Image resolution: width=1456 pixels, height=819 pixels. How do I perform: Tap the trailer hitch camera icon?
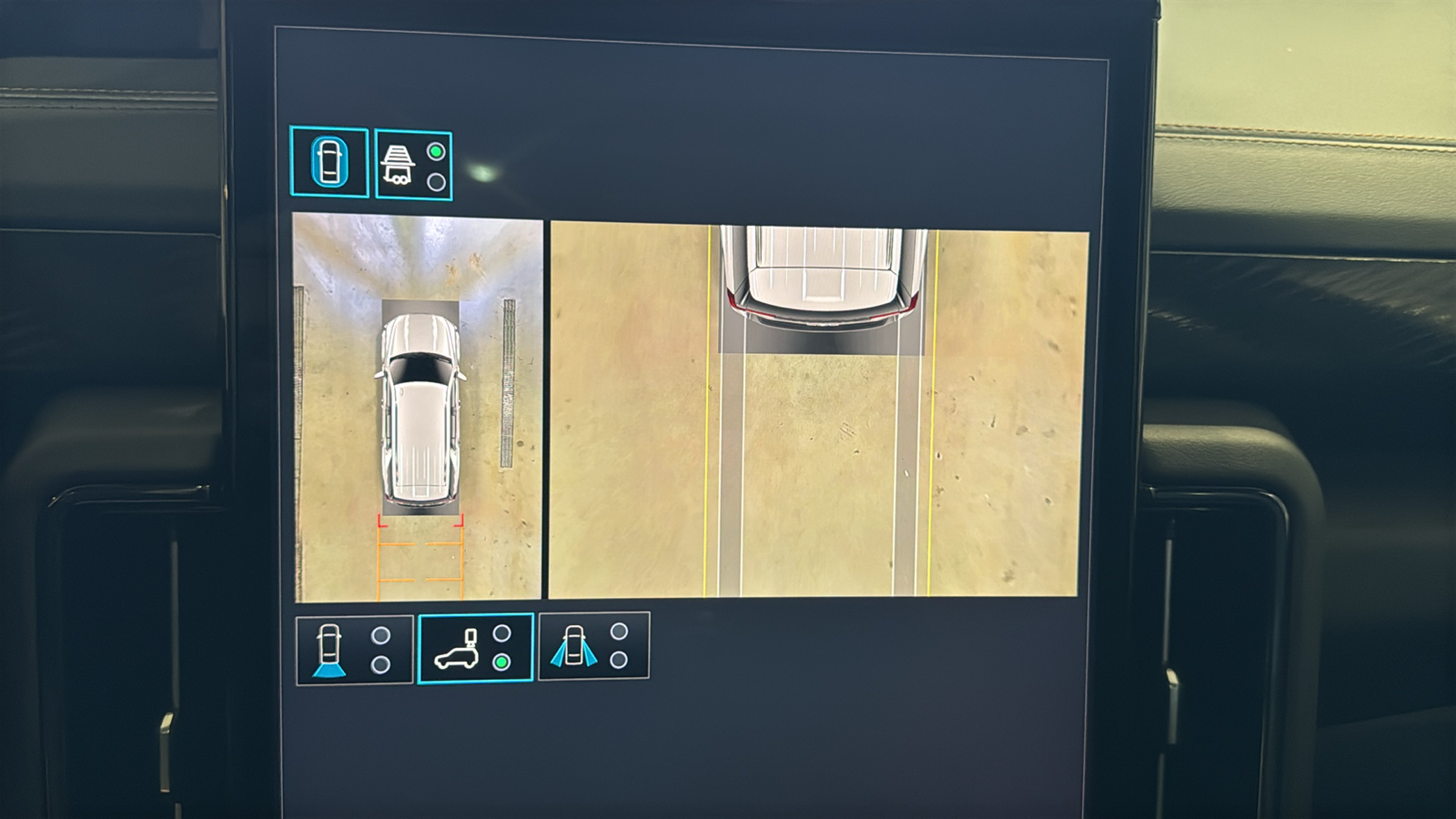click(x=400, y=164)
